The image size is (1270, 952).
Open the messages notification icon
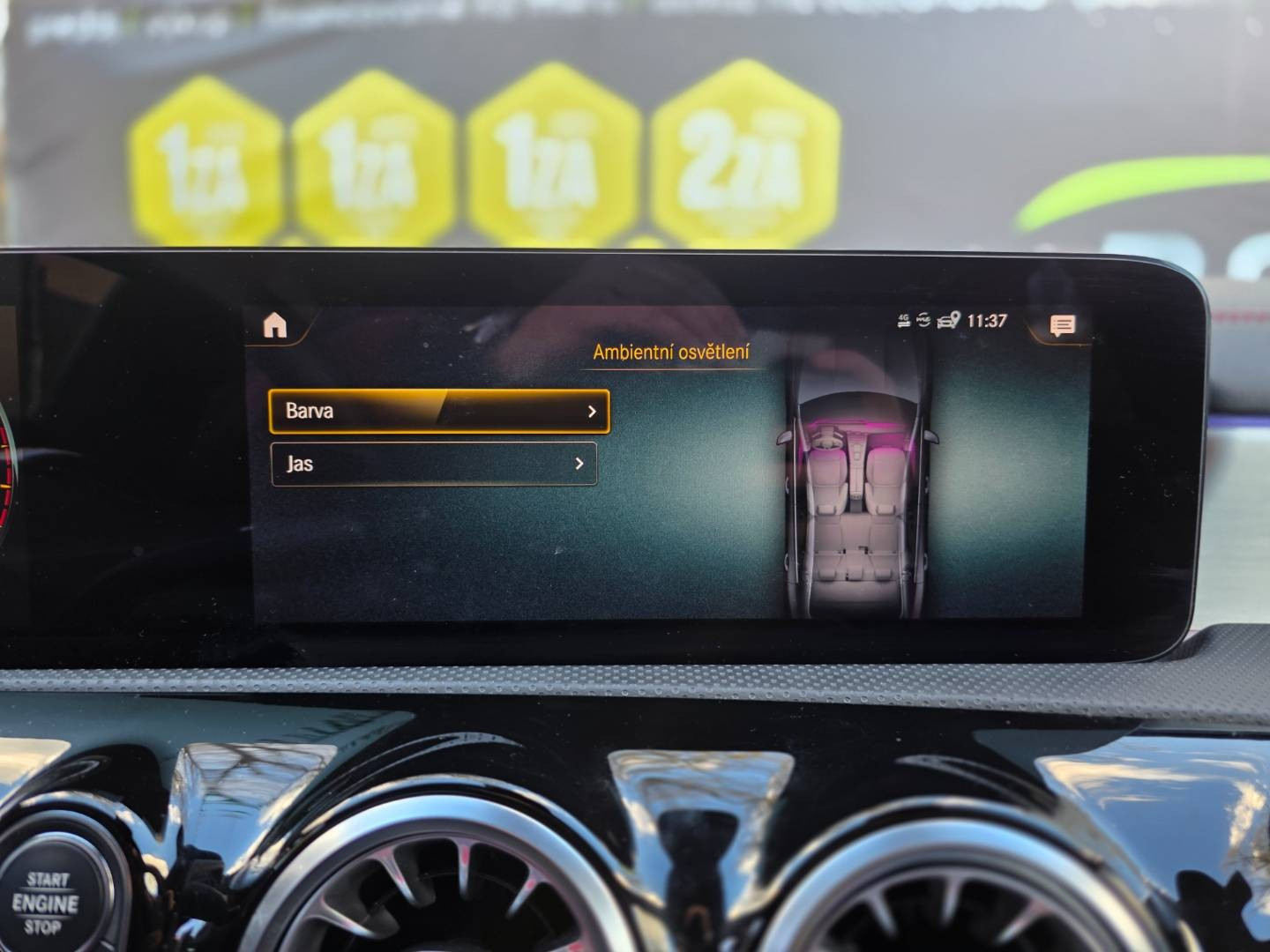[1063, 326]
